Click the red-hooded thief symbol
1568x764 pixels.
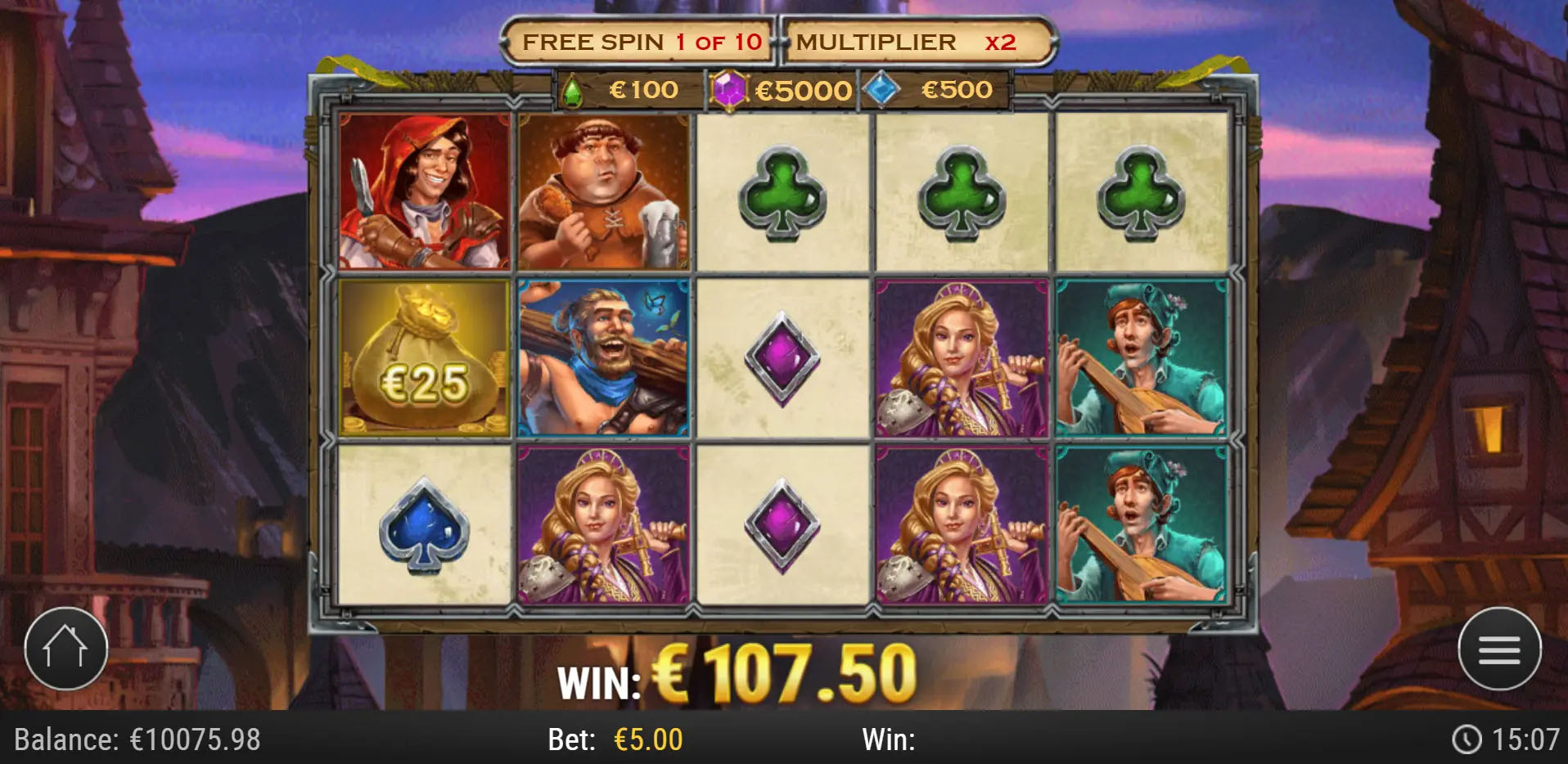click(x=426, y=195)
